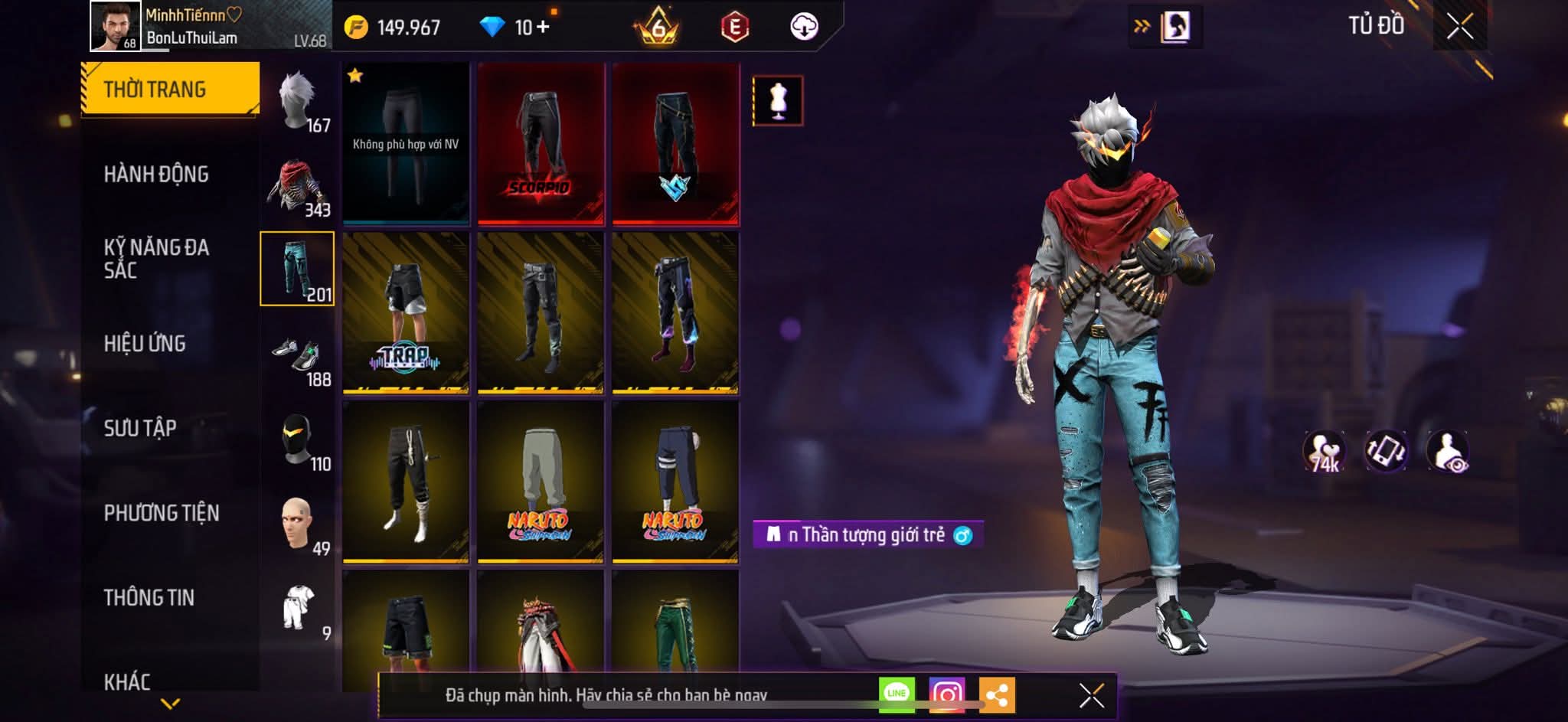Close the wardrobe with the top X
Image resolution: width=1568 pixels, height=722 pixels.
[x=1459, y=27]
